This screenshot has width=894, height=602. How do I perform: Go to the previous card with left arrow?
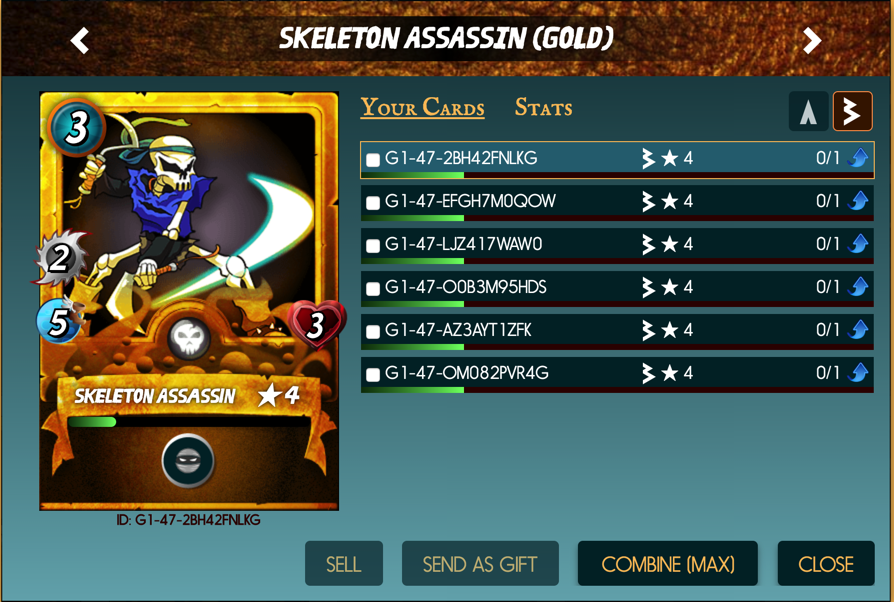coord(80,40)
